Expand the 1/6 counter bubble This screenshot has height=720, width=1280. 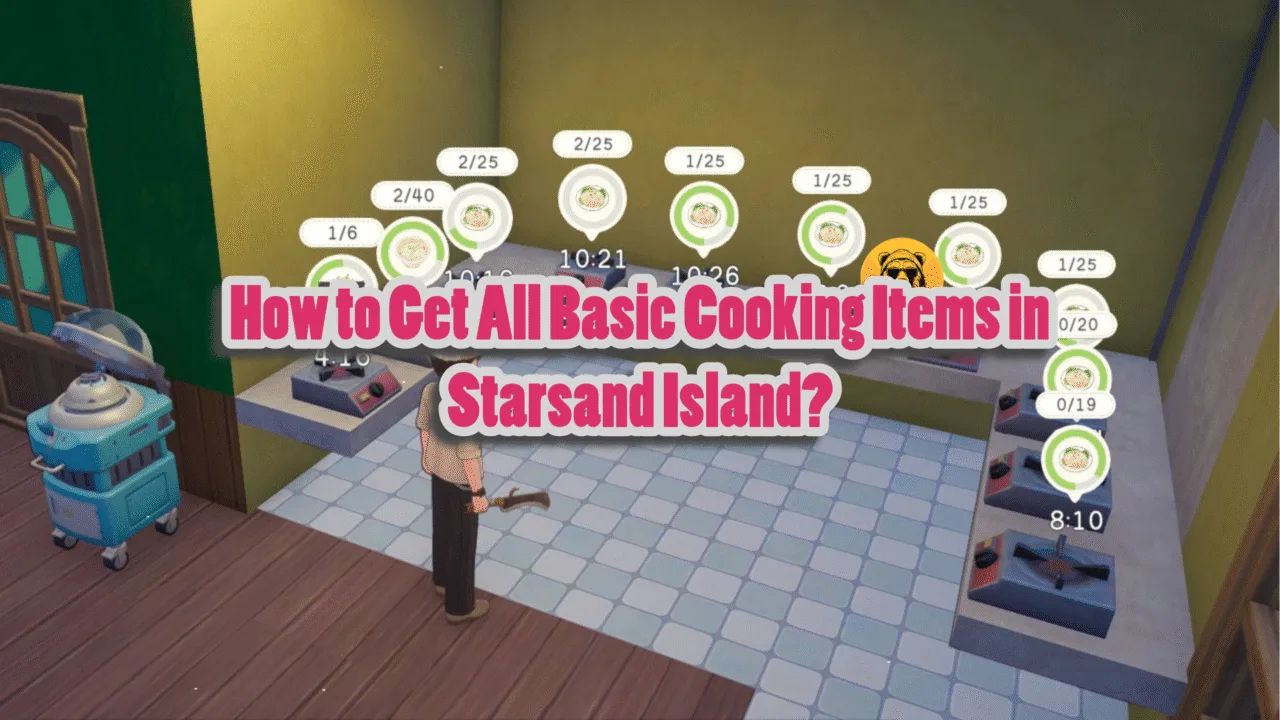click(340, 231)
